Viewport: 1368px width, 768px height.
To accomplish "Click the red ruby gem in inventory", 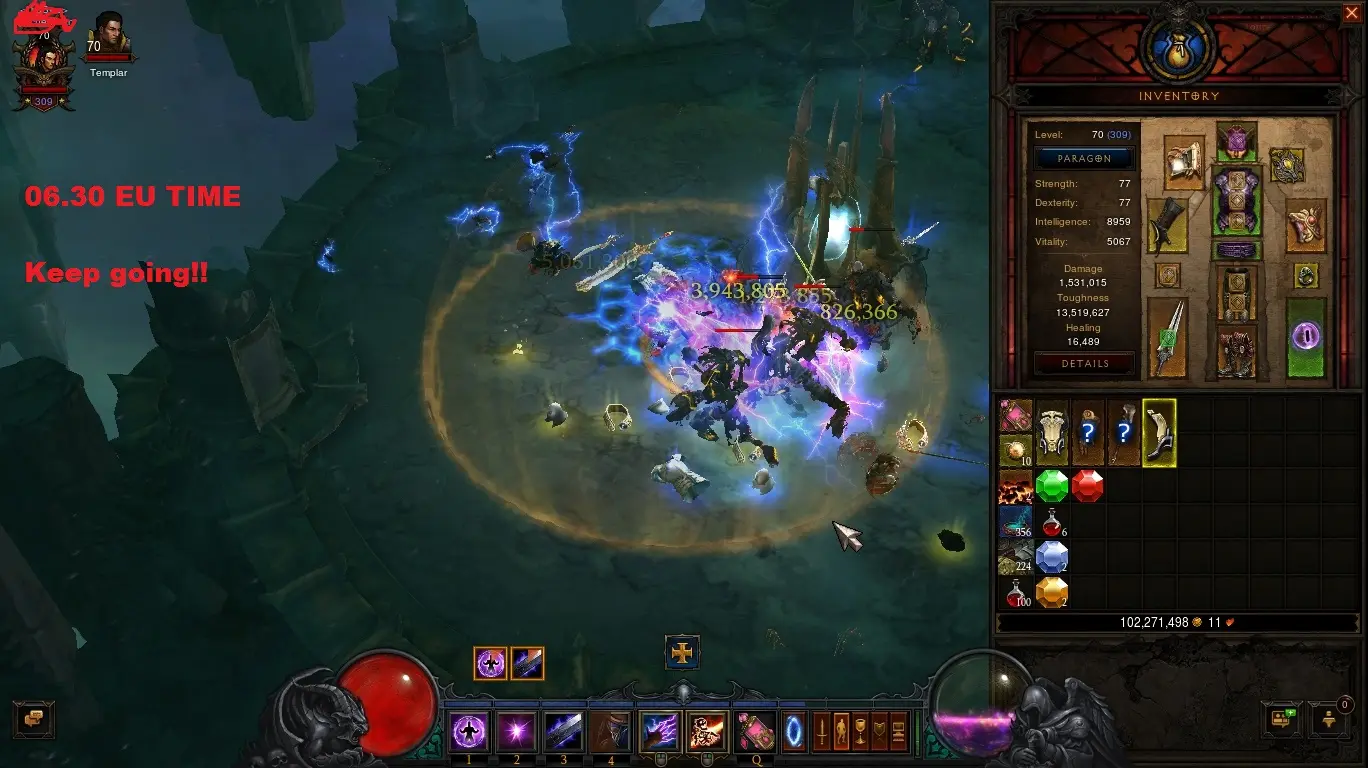I will pyautogui.click(x=1087, y=487).
